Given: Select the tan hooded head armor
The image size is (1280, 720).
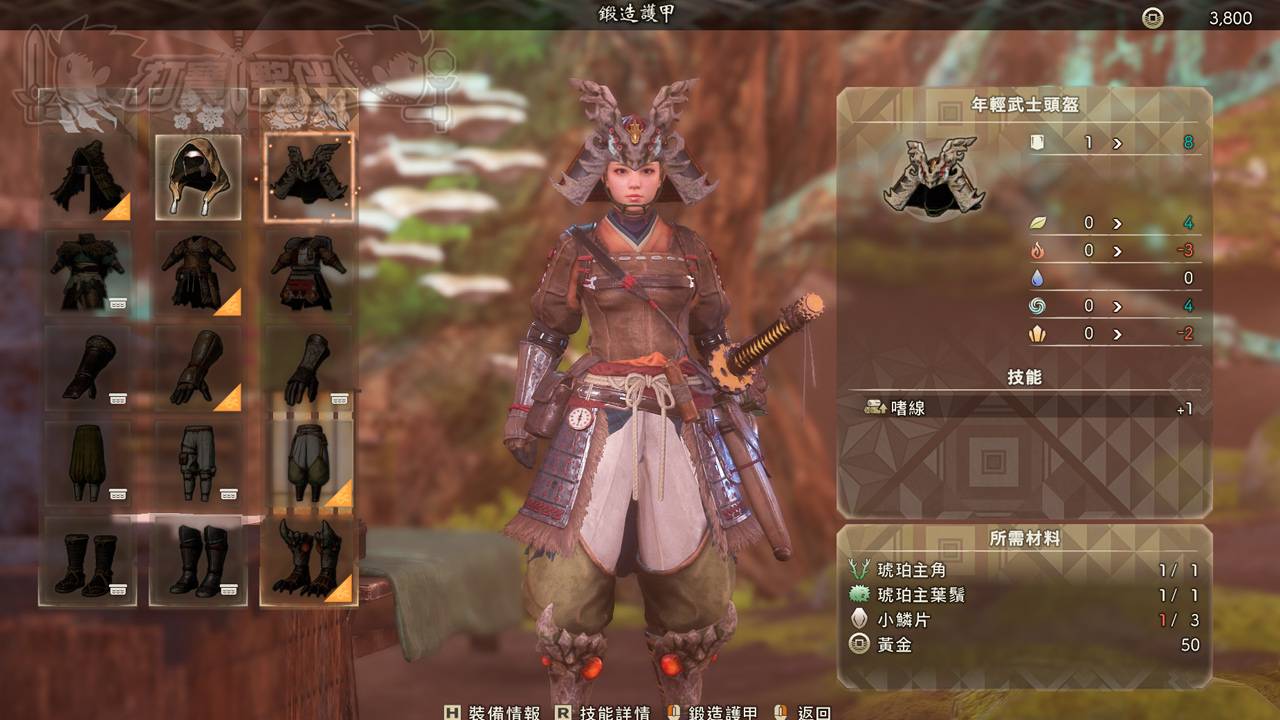Looking at the screenshot, I should [x=198, y=177].
